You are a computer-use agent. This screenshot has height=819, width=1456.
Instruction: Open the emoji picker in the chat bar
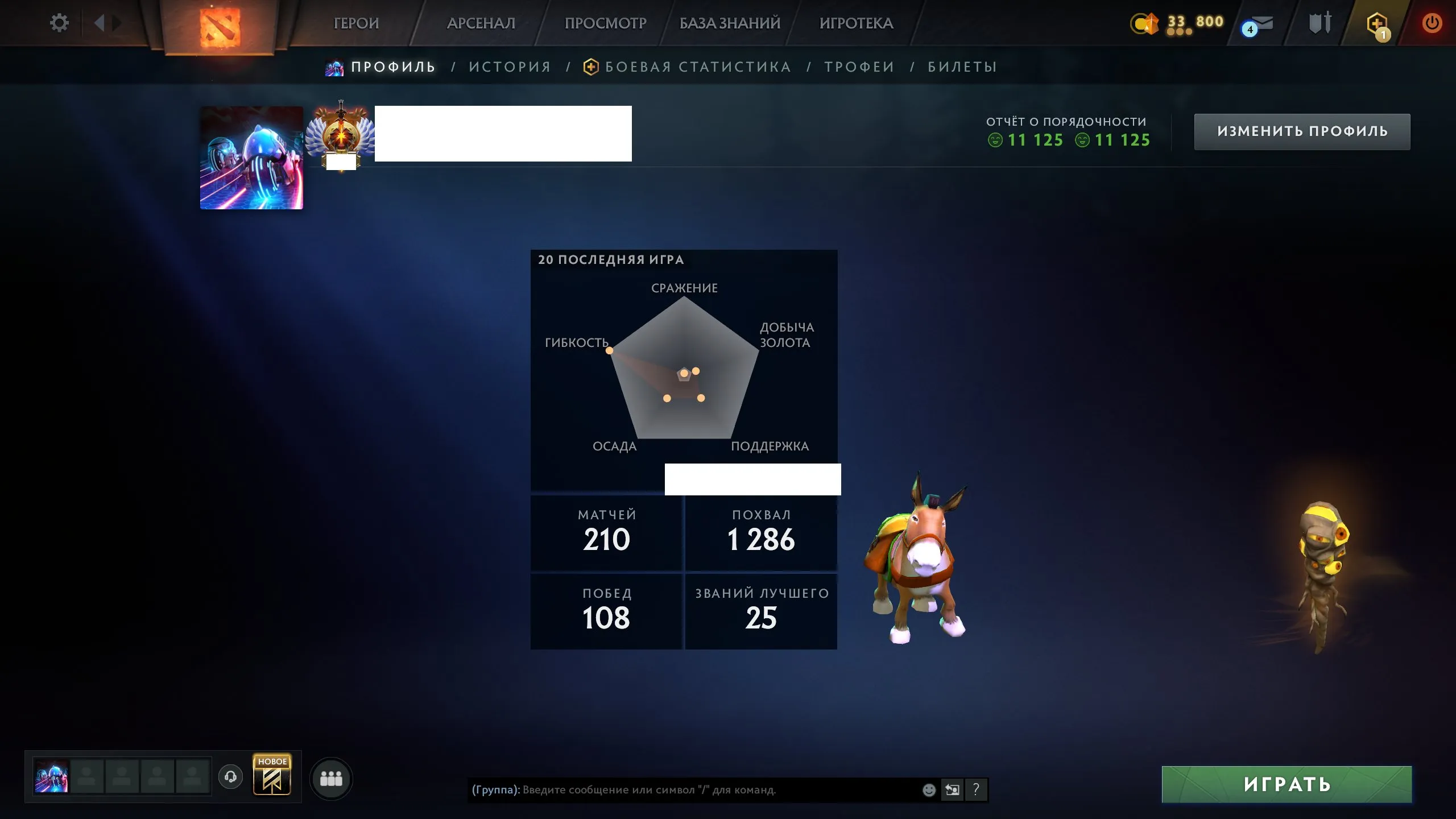click(x=929, y=789)
